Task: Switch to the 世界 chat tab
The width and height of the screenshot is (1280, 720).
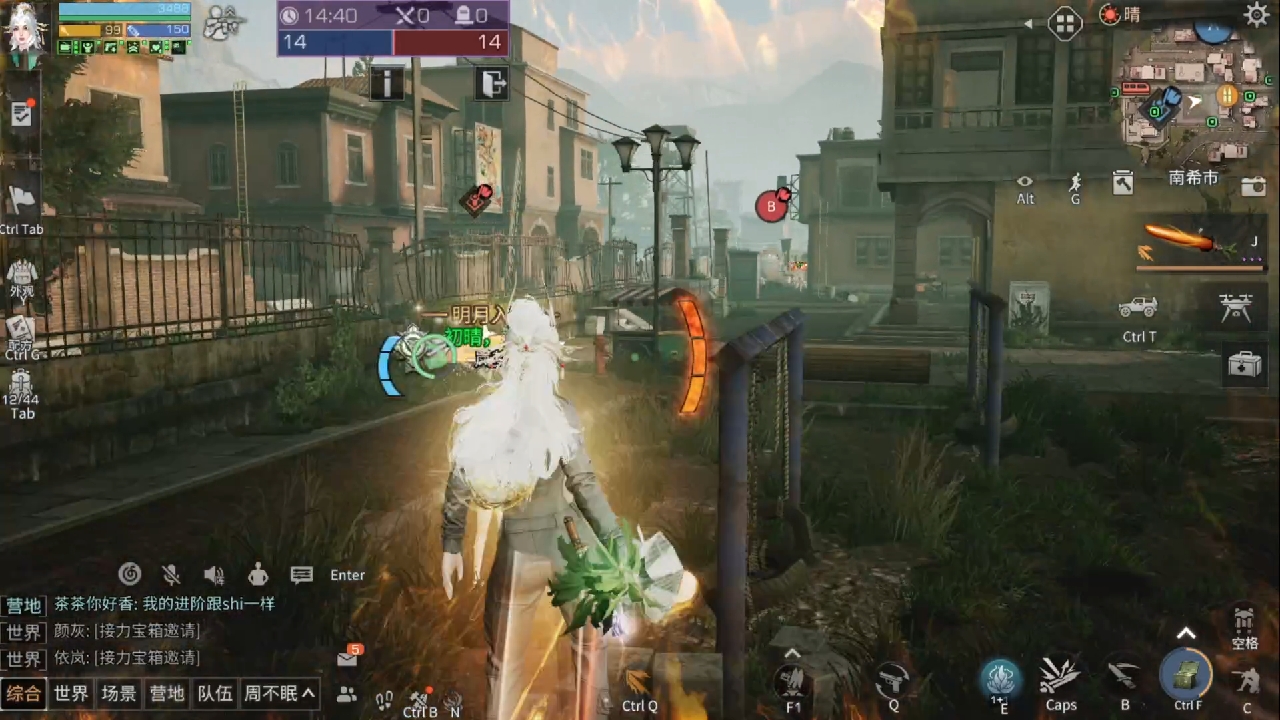Action: (x=71, y=693)
